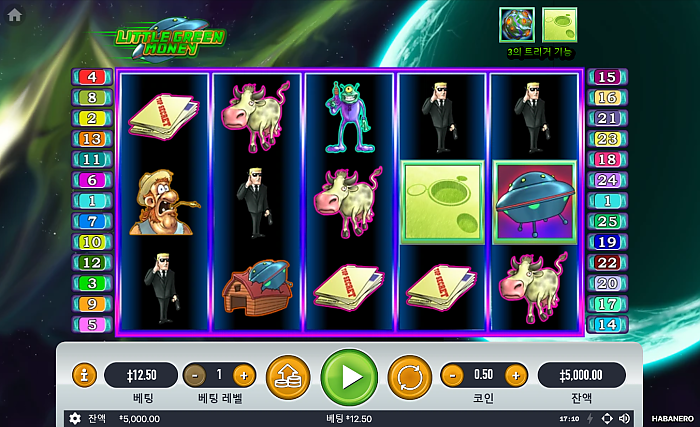Open the info paytable button
The width and height of the screenshot is (700, 427).
click(x=85, y=375)
